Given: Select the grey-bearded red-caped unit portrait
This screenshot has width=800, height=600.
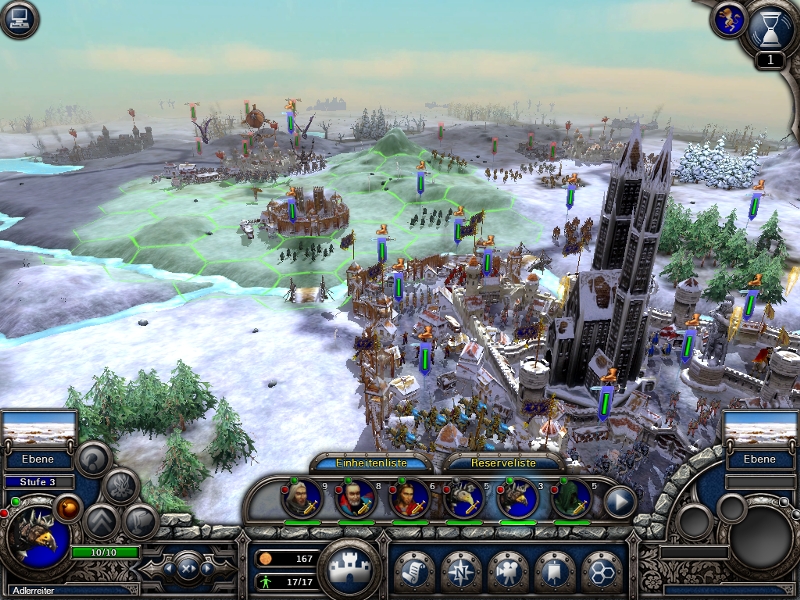Looking at the screenshot, I should tap(355, 497).
